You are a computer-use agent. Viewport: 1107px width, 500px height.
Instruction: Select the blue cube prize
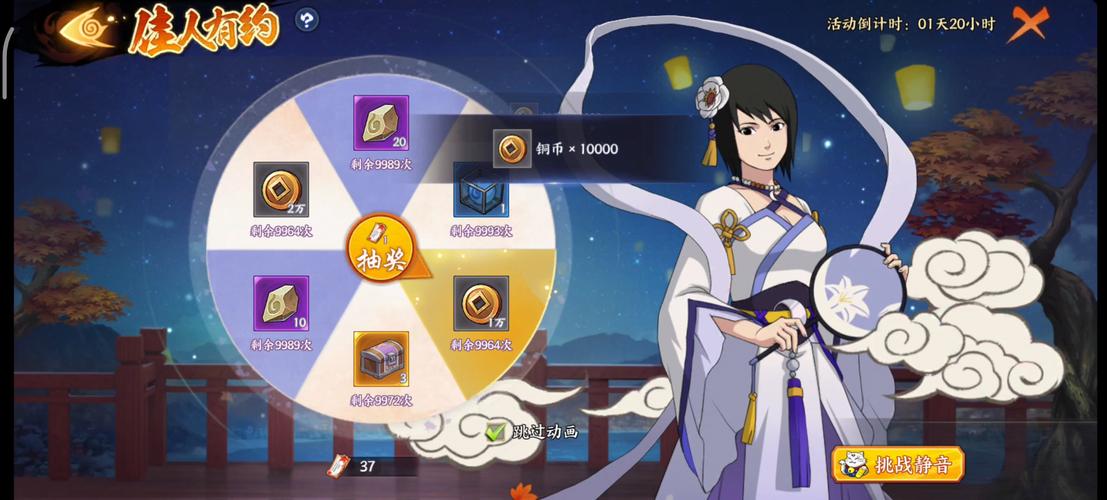(481, 190)
